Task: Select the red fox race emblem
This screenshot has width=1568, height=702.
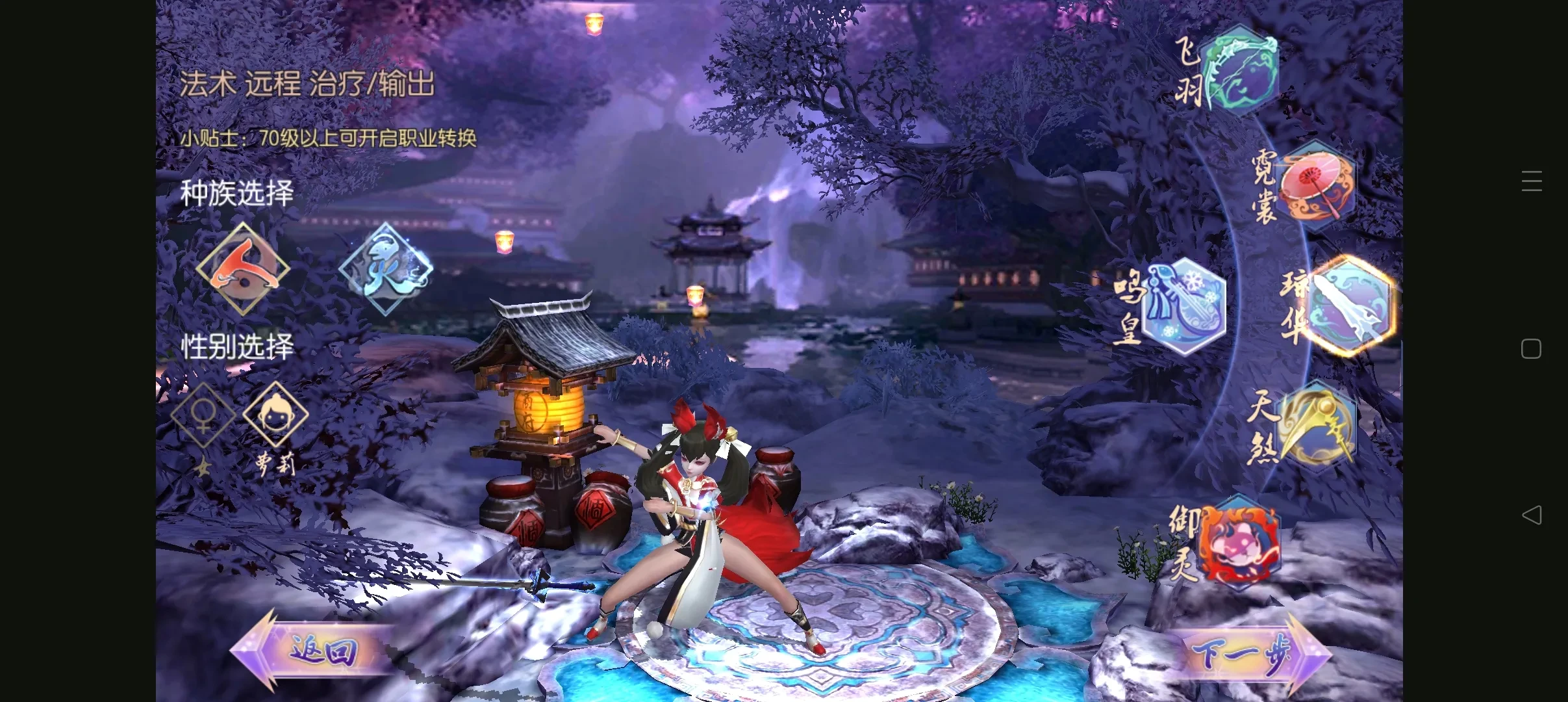Action: click(242, 268)
